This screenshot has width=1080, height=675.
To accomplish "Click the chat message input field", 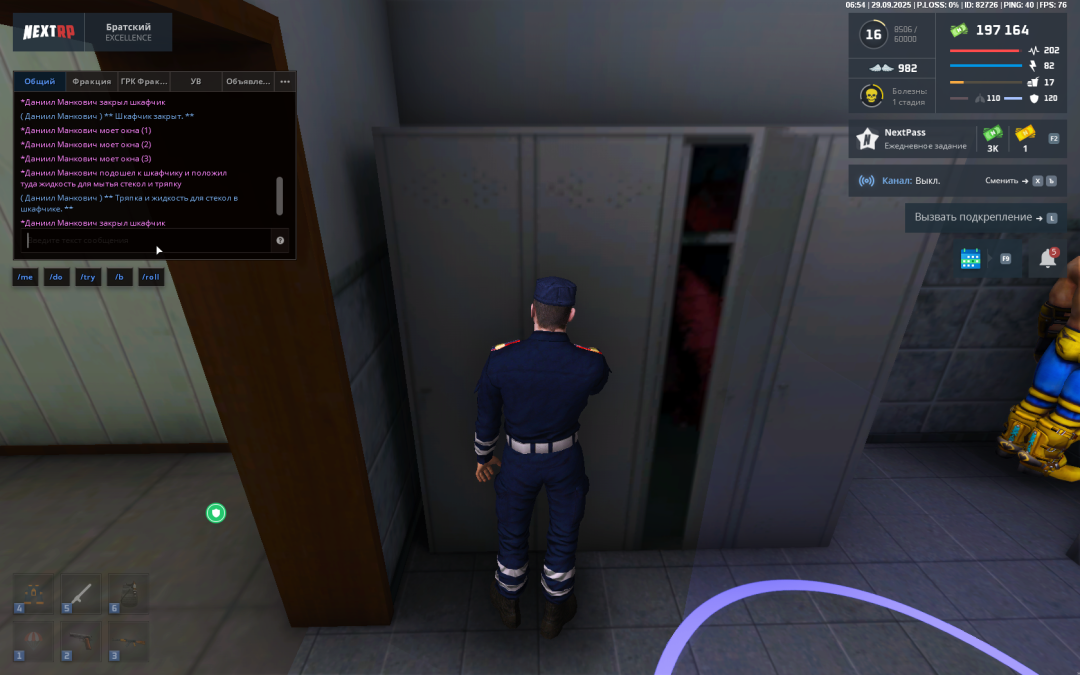I will click(148, 240).
